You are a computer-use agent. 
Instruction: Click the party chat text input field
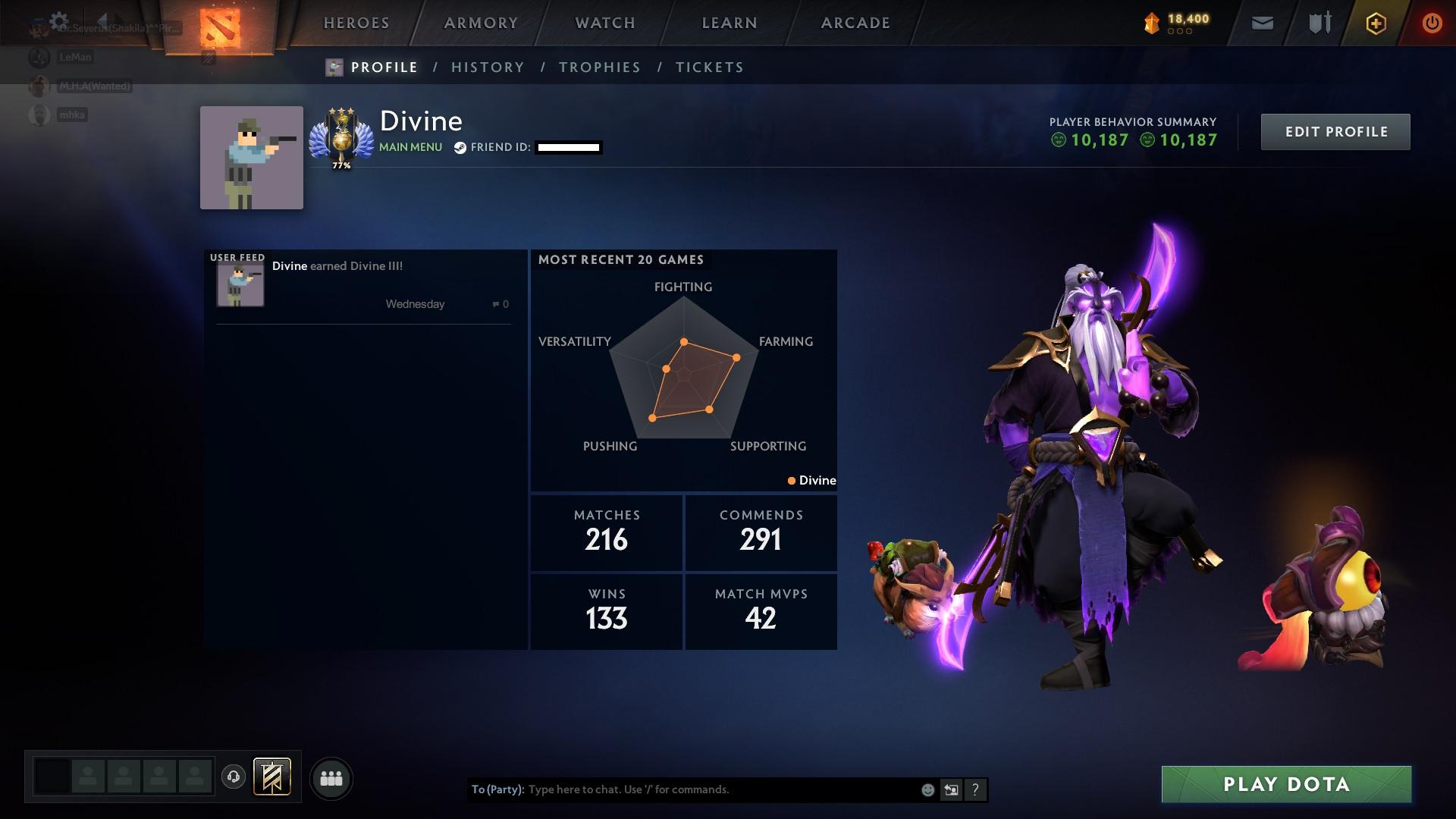(682, 789)
